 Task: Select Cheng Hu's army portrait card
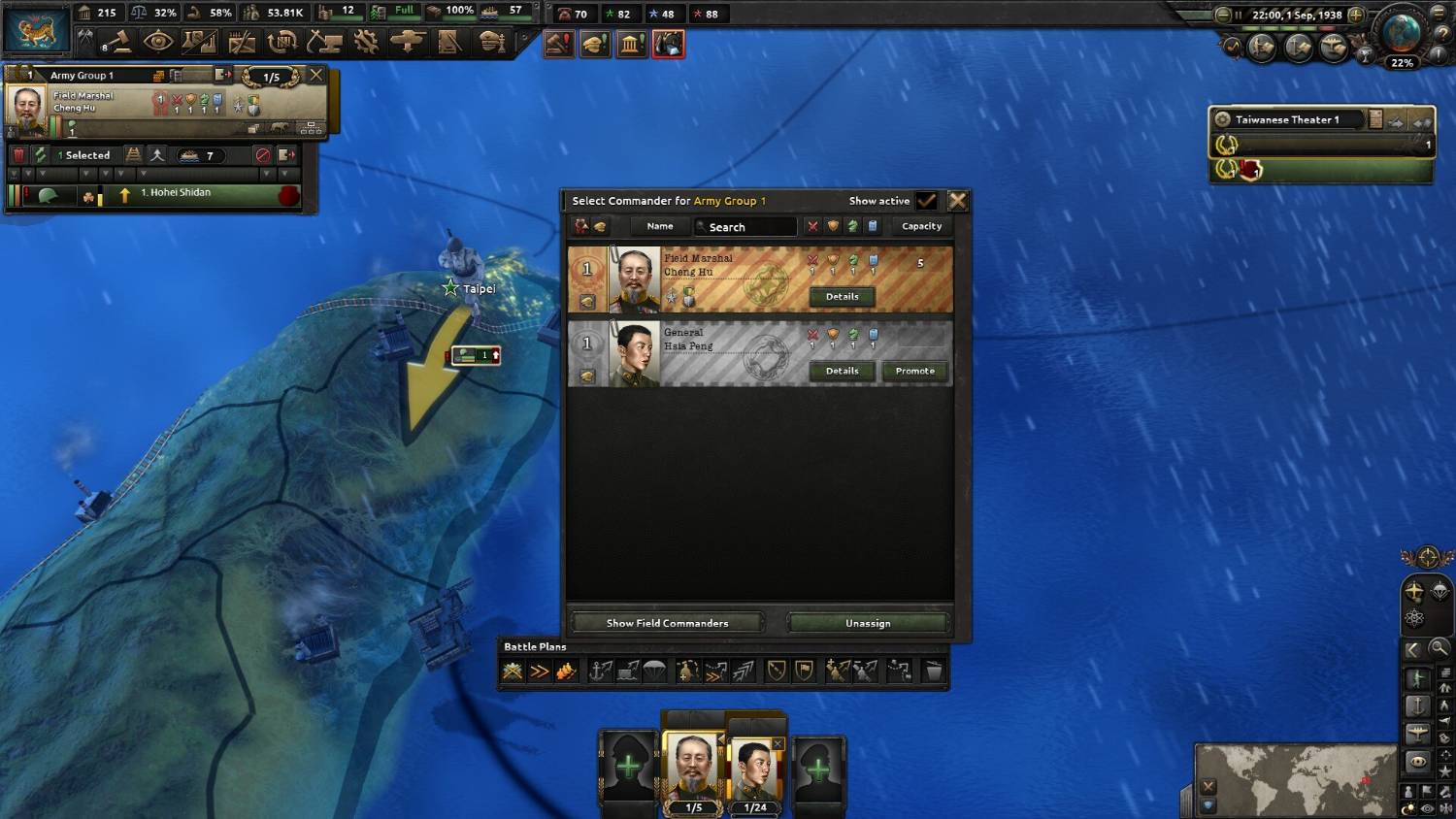pos(693,770)
